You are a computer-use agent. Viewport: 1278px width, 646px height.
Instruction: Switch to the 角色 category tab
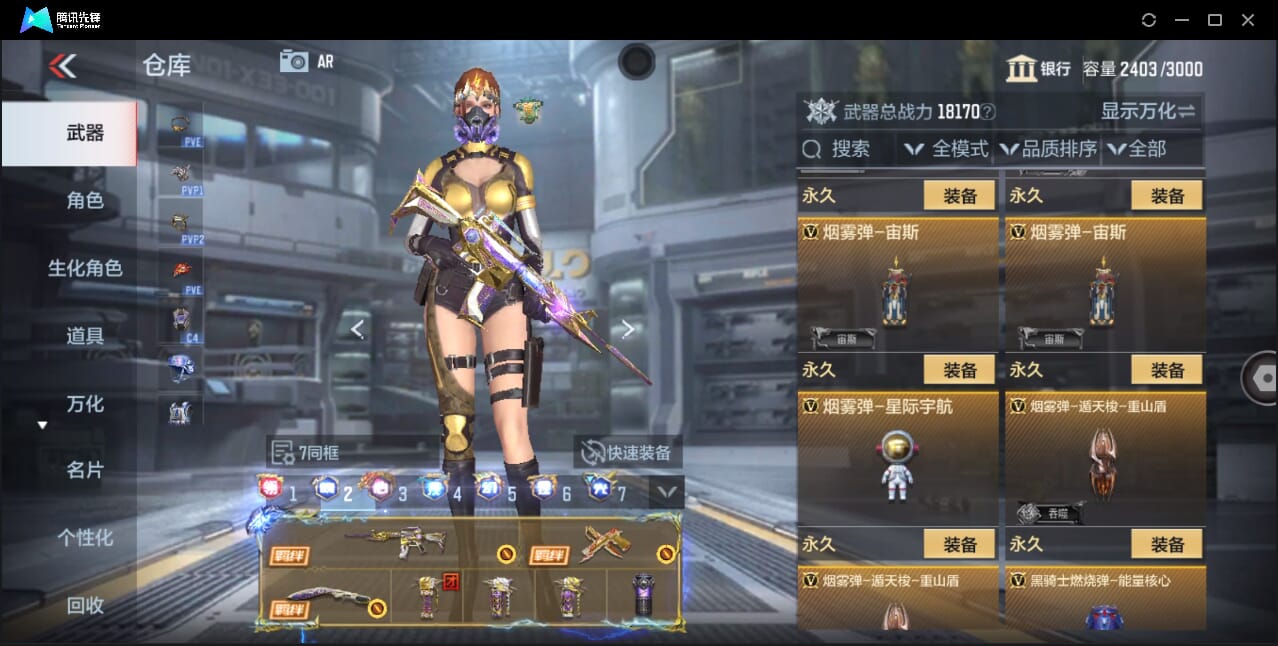tap(85, 200)
